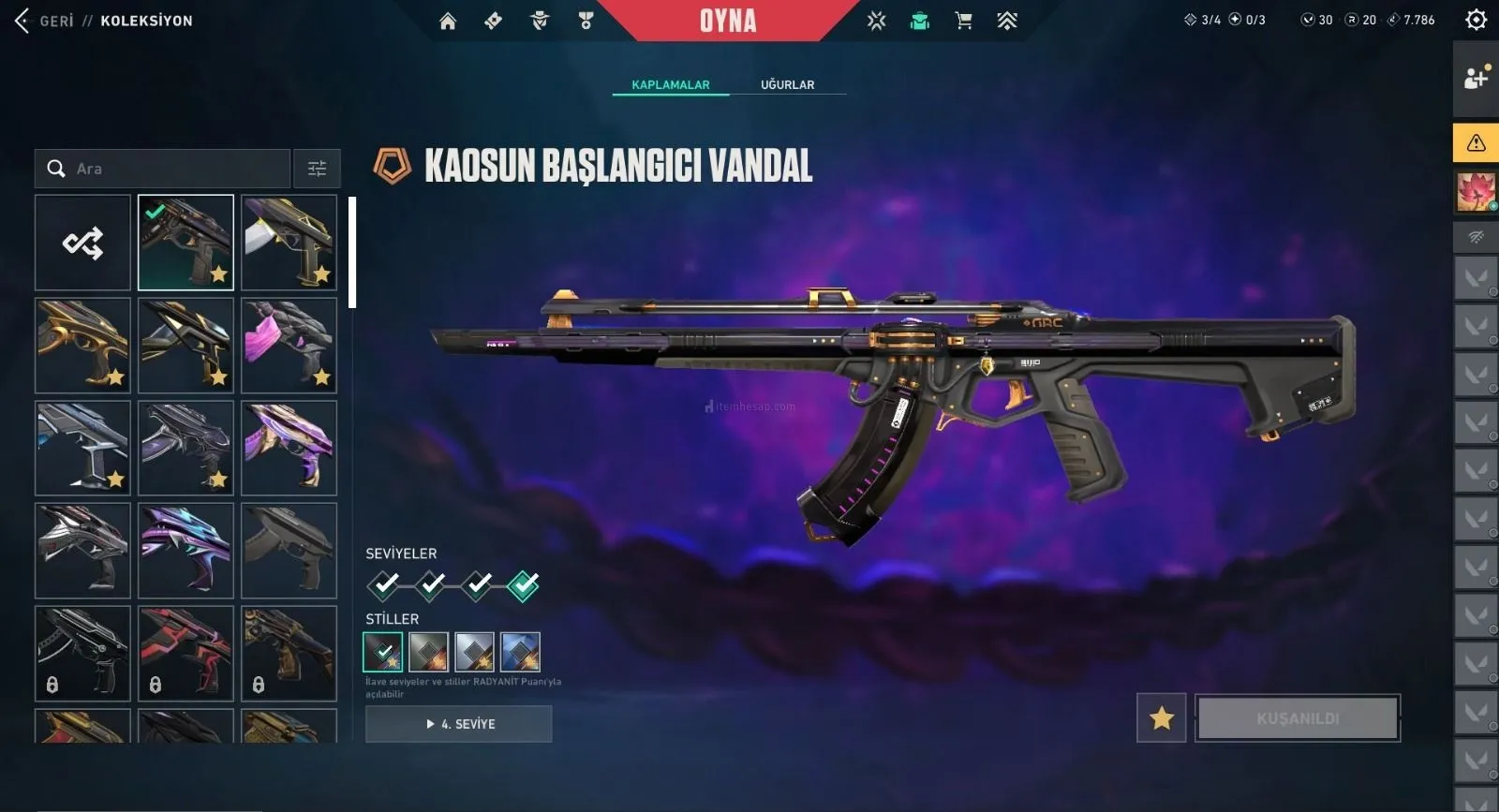Choose the random shuffle skin tile
This screenshot has height=812, width=1499.
click(82, 243)
